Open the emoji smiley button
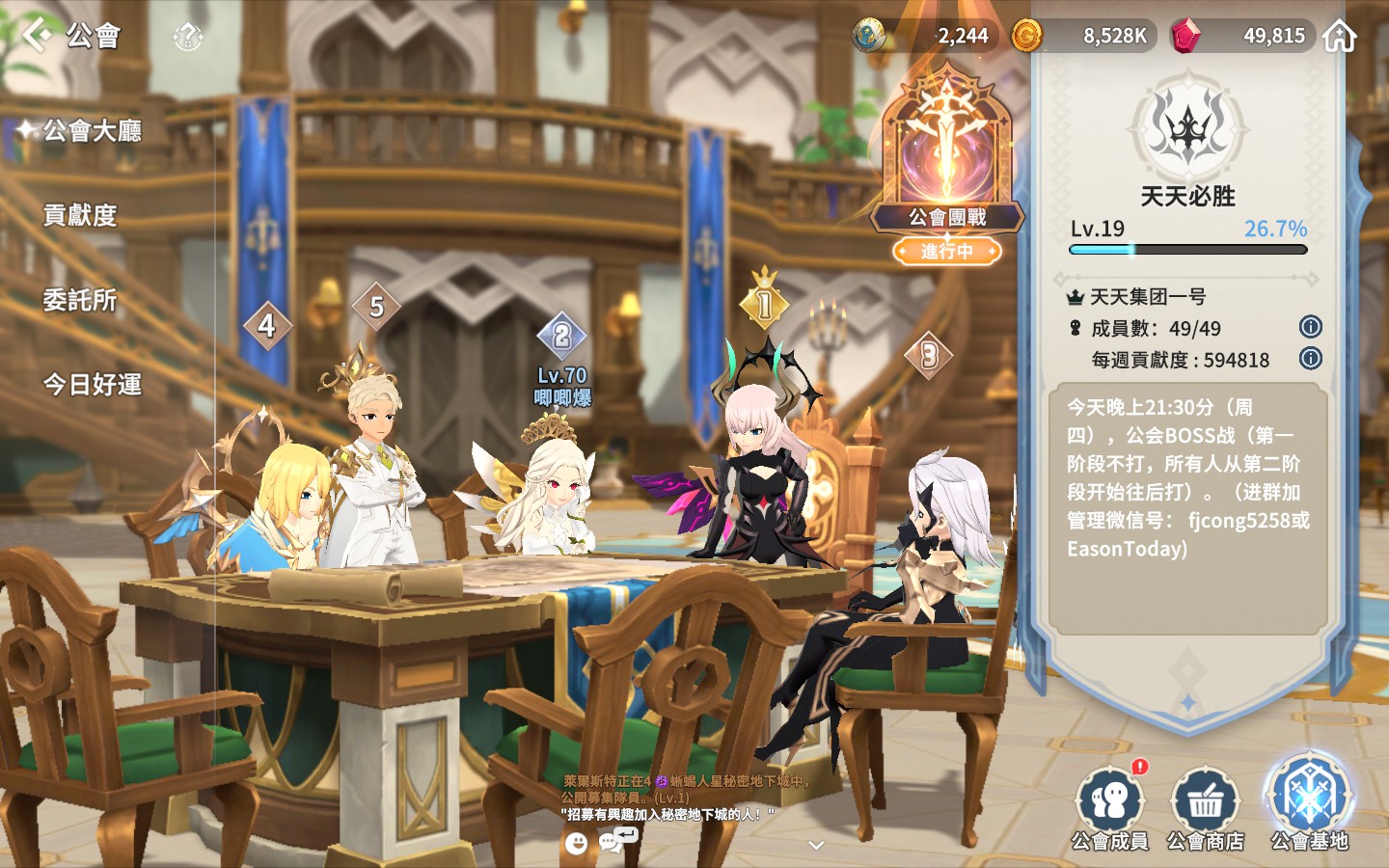The width and height of the screenshot is (1389, 868). [x=576, y=844]
